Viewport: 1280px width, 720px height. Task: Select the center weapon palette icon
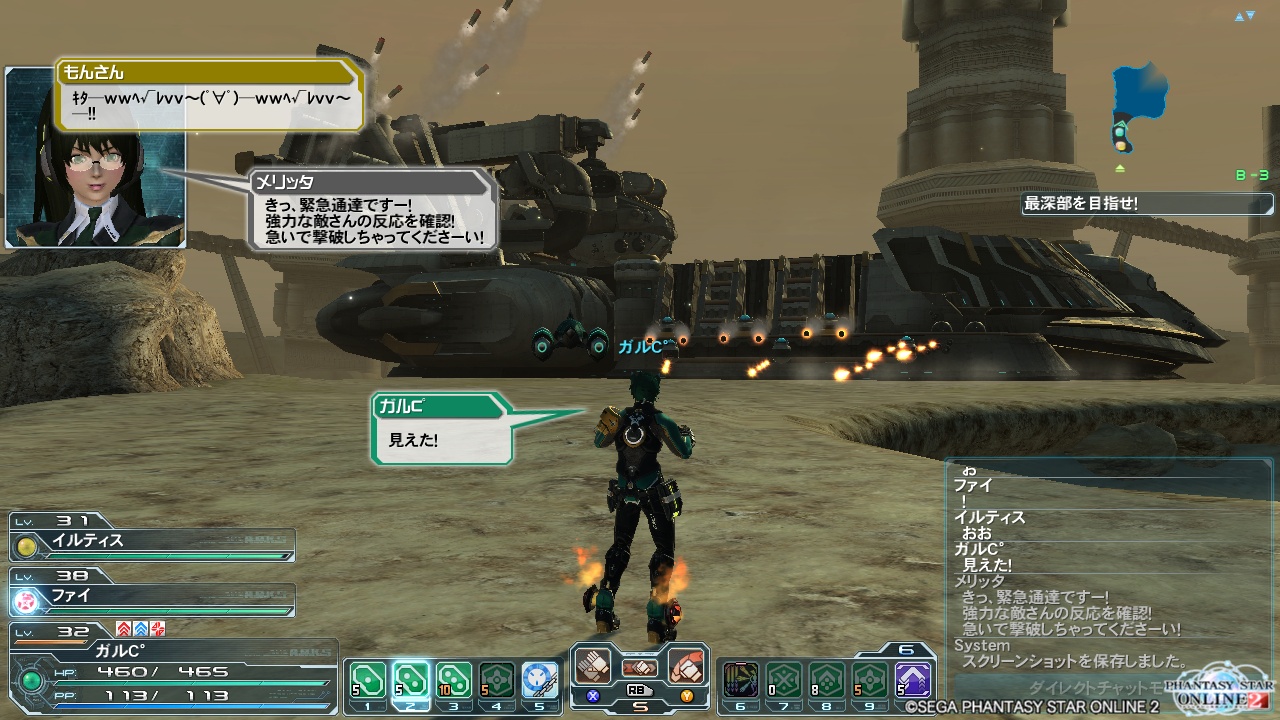click(x=639, y=667)
